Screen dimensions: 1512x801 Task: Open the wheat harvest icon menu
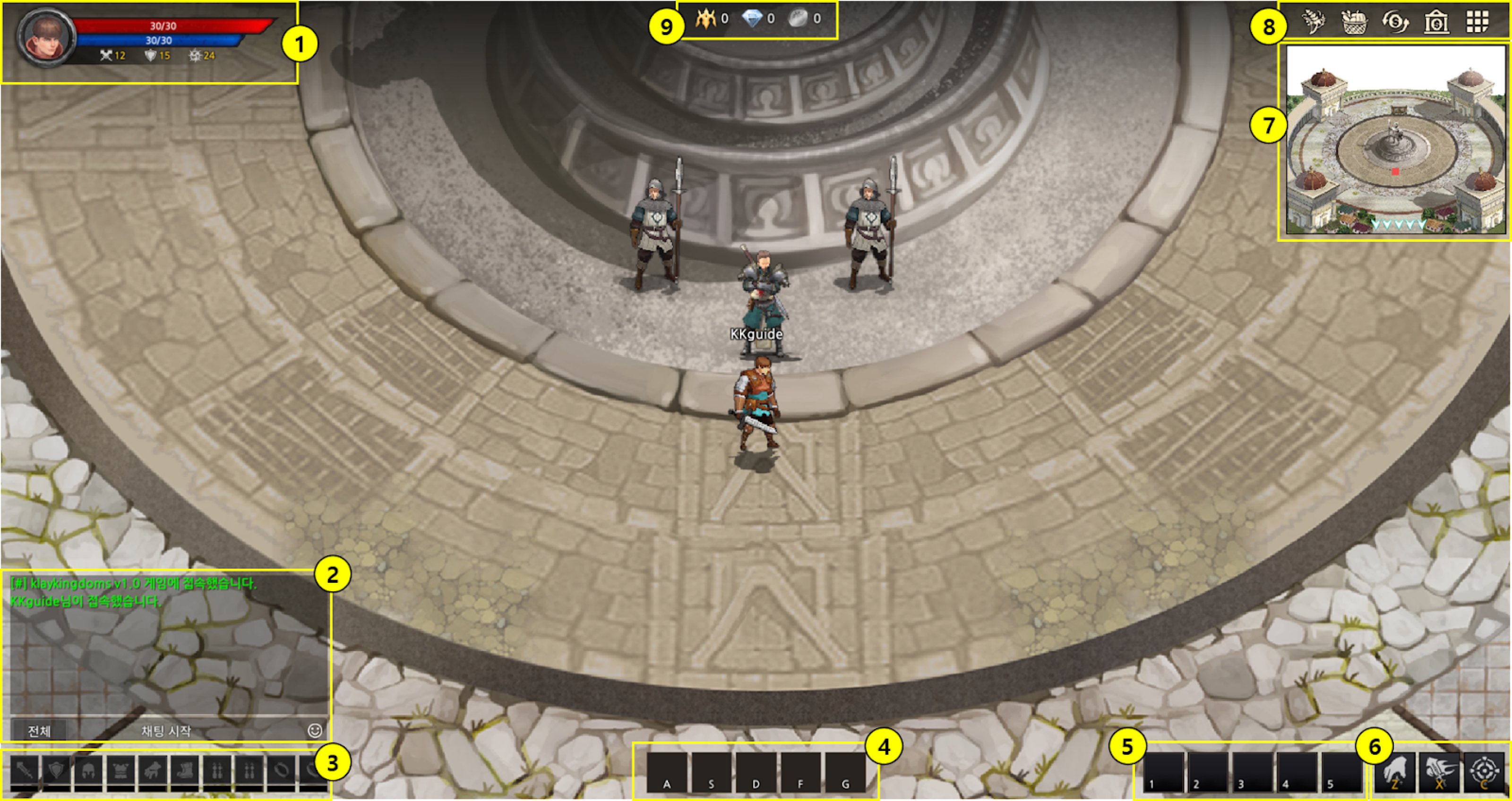(x=1313, y=22)
